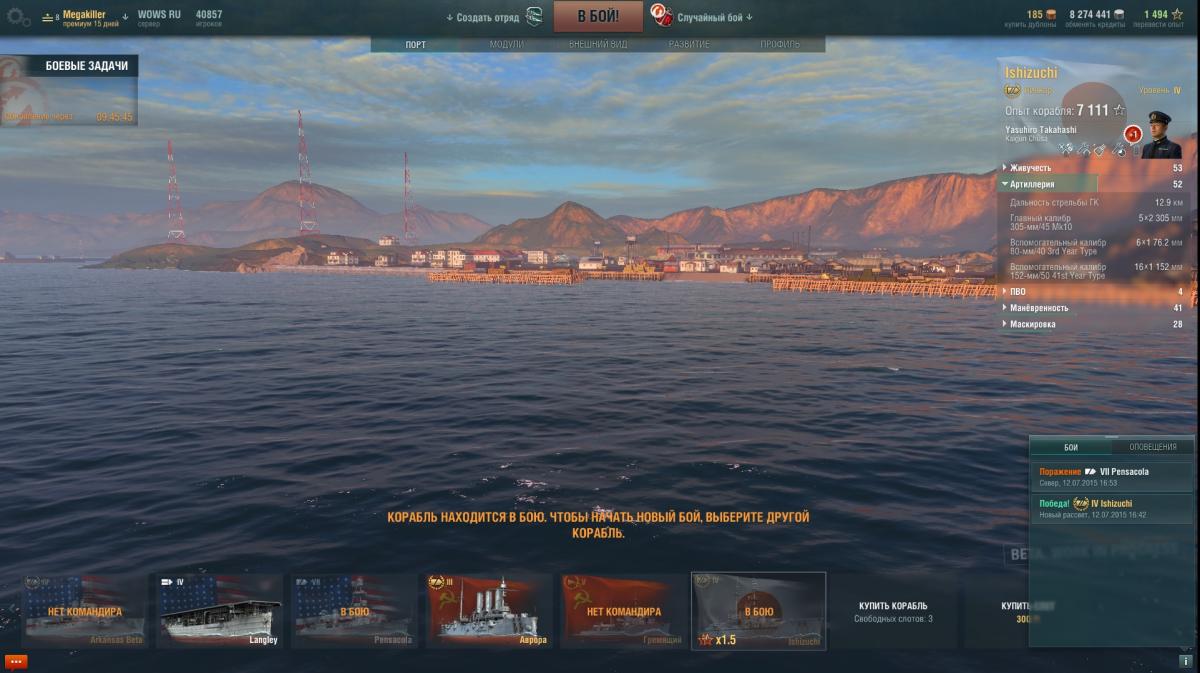The height and width of the screenshot is (673, 1200).
Task: Choose battle type Случайный бой dropdown
Action: (714, 17)
